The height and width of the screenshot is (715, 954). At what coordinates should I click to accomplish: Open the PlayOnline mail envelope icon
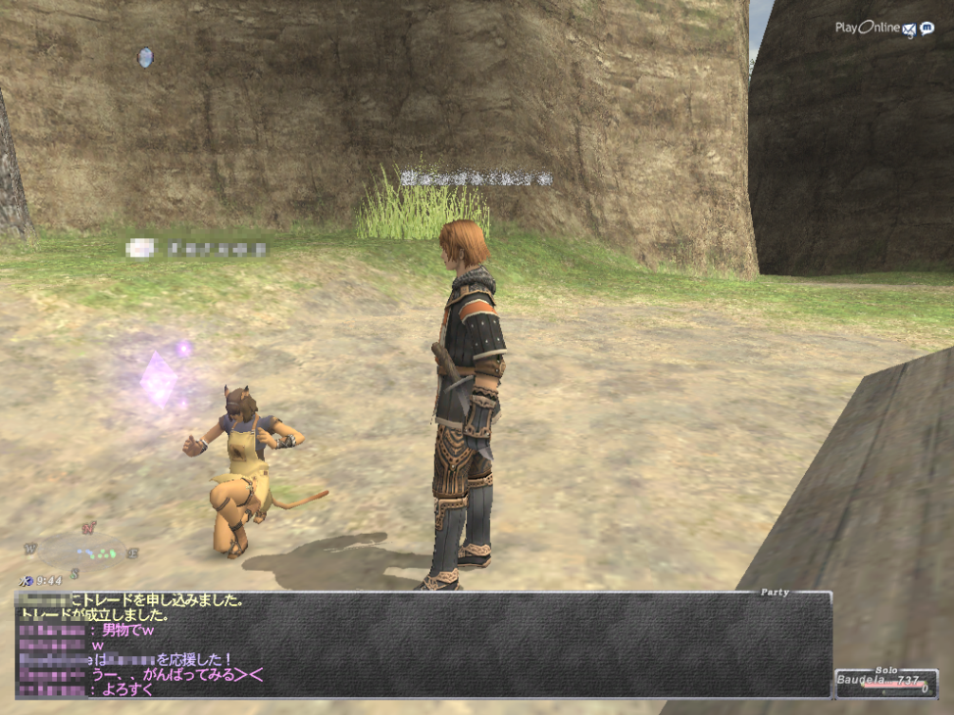click(909, 30)
